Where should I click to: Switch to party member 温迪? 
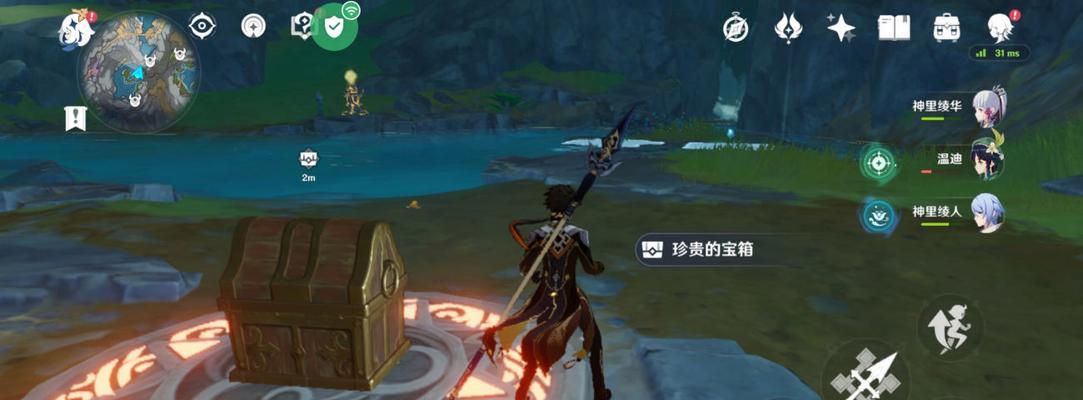click(x=987, y=159)
